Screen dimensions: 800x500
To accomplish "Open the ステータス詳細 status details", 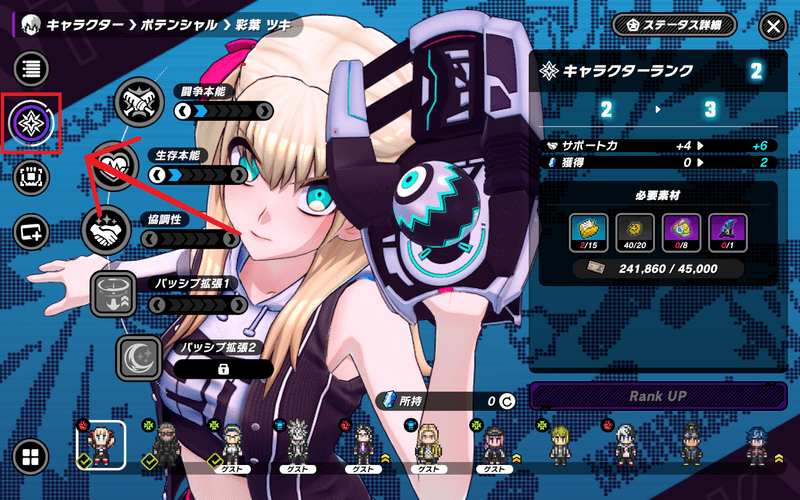I will [x=674, y=25].
